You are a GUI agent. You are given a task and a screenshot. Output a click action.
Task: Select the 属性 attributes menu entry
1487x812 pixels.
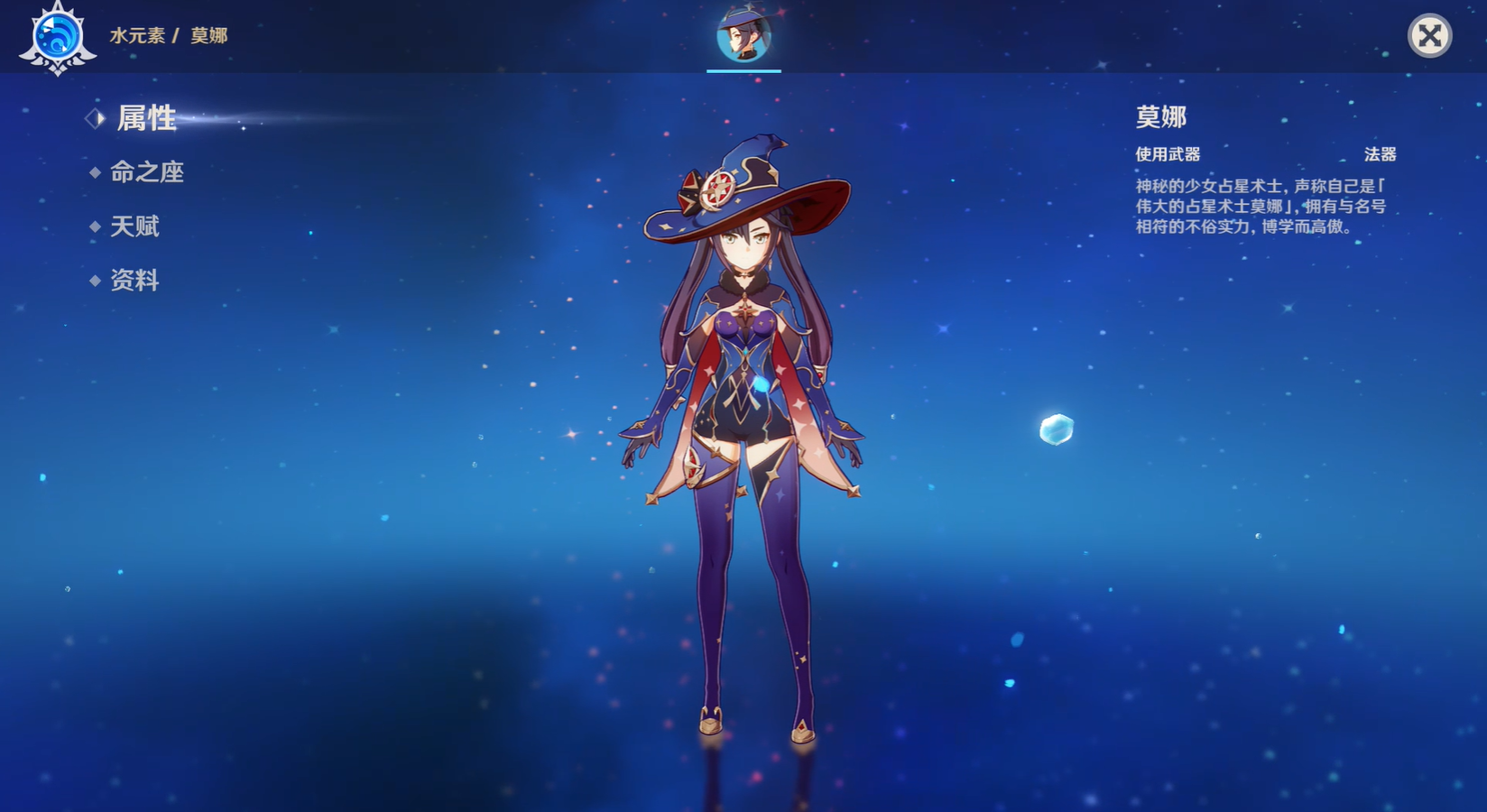[145, 118]
